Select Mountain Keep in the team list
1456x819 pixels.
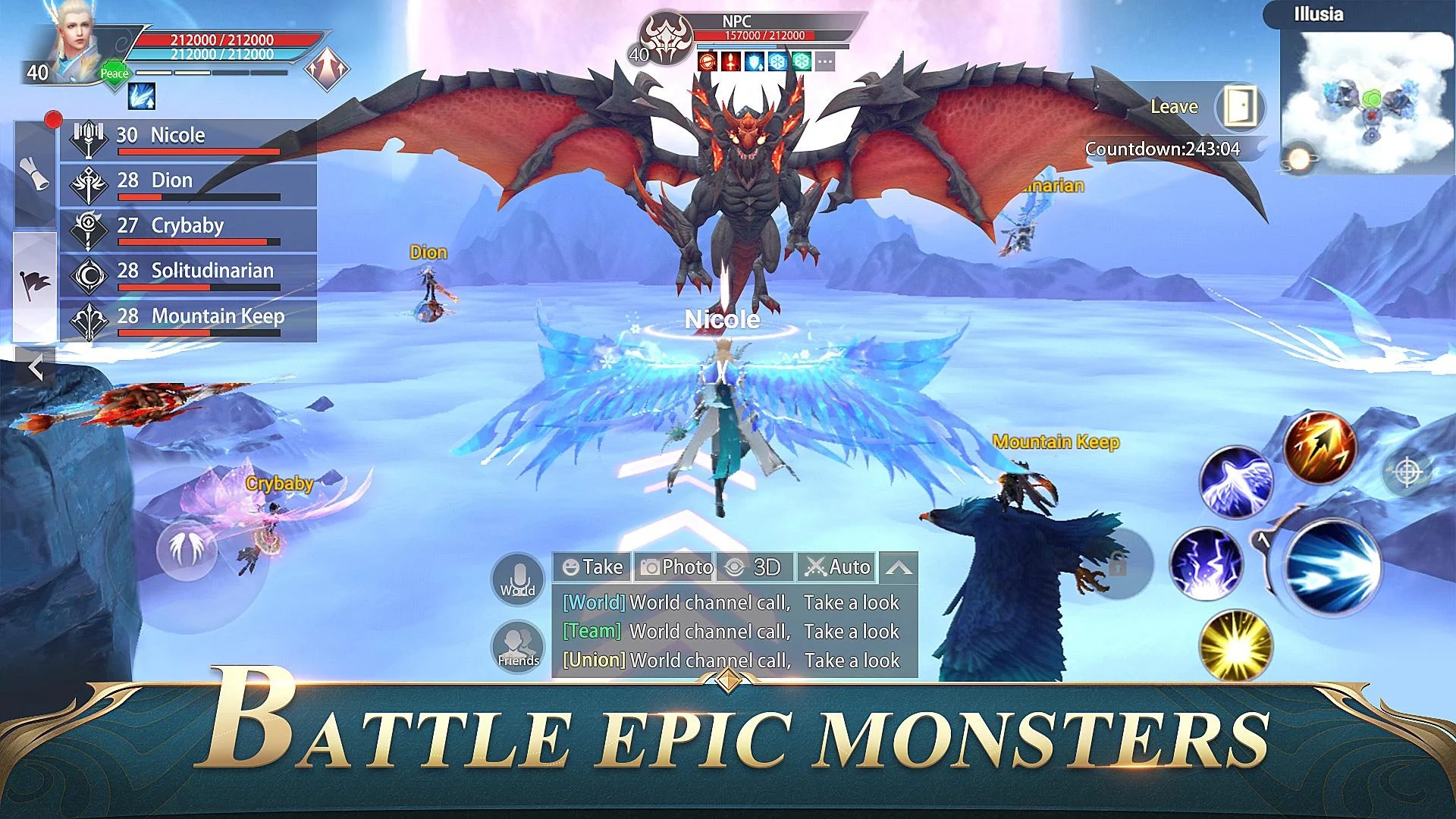[188, 320]
